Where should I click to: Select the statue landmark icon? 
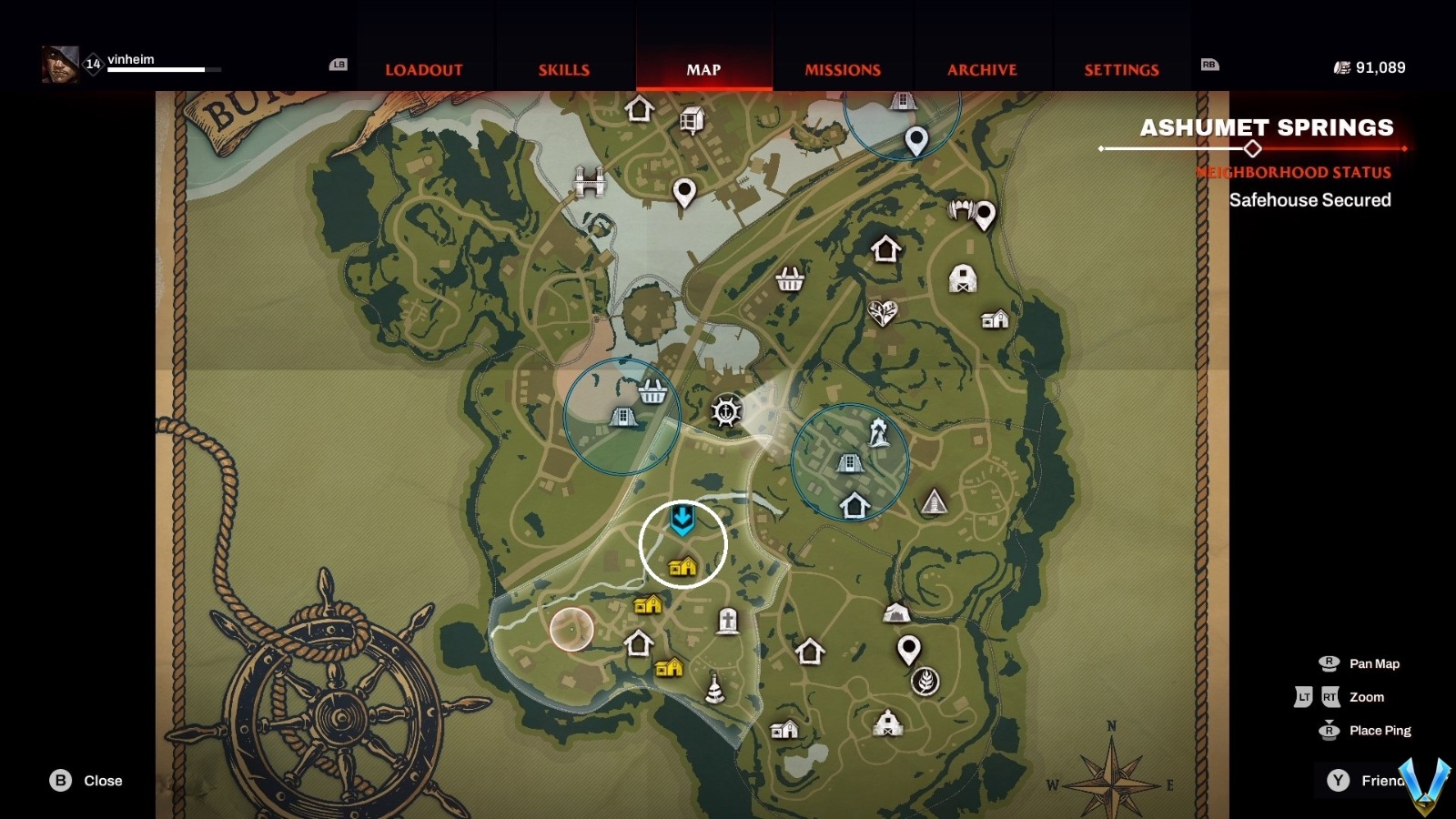[x=878, y=431]
